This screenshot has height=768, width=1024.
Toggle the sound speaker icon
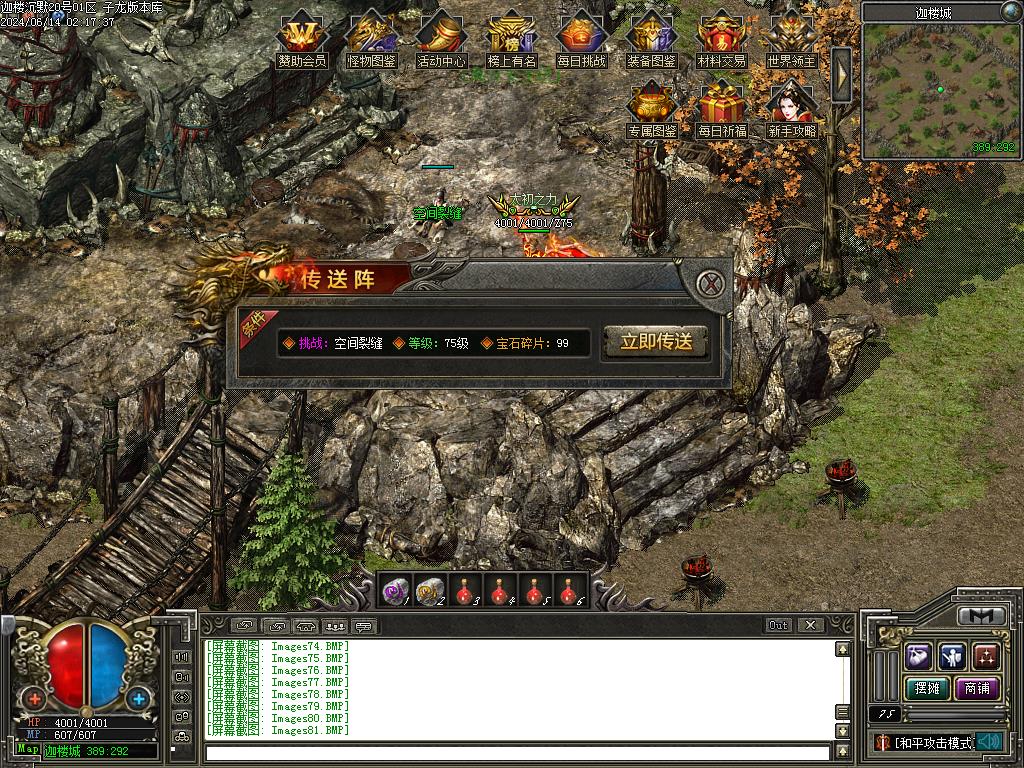[990, 742]
